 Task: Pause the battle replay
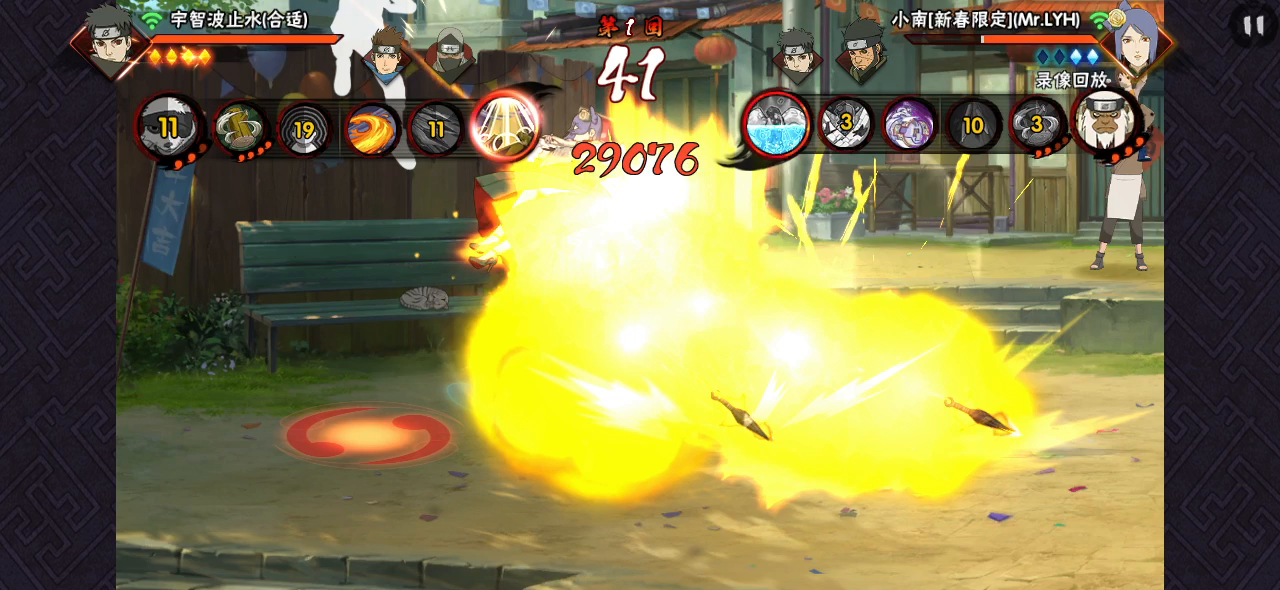pos(1252,25)
